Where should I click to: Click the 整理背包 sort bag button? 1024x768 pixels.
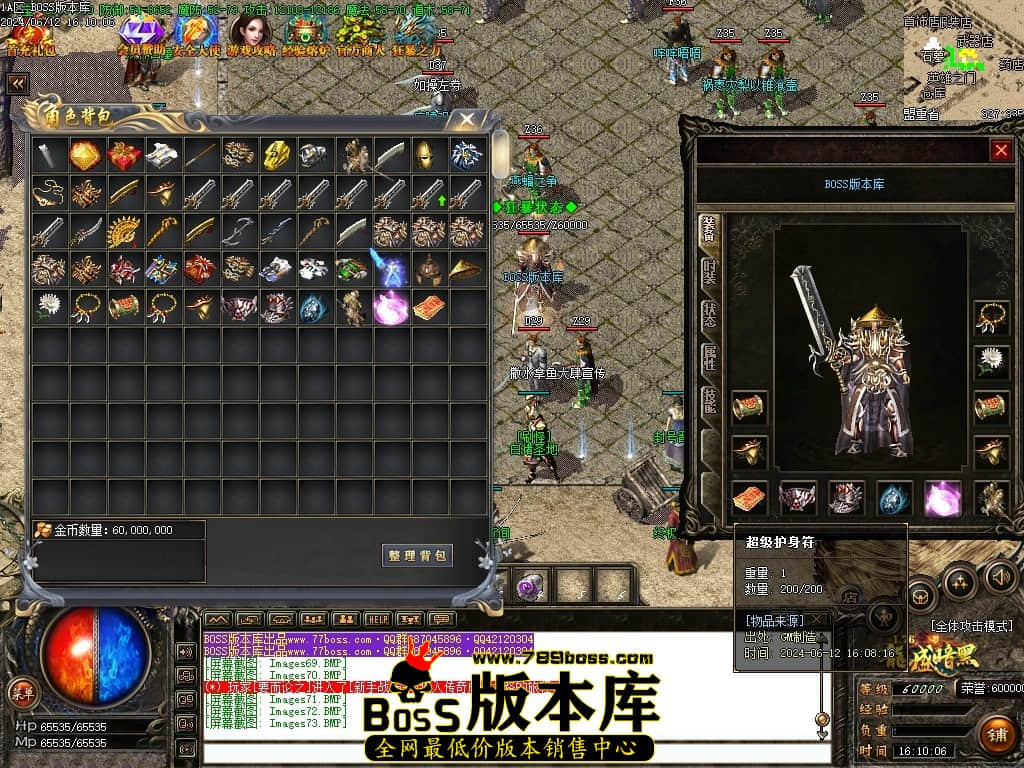pos(417,555)
